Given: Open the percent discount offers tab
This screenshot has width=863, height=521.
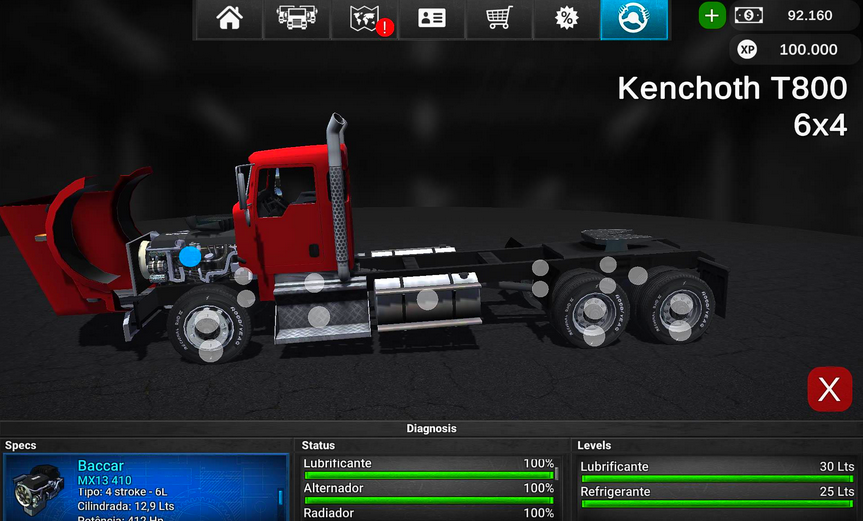Looking at the screenshot, I should [566, 19].
